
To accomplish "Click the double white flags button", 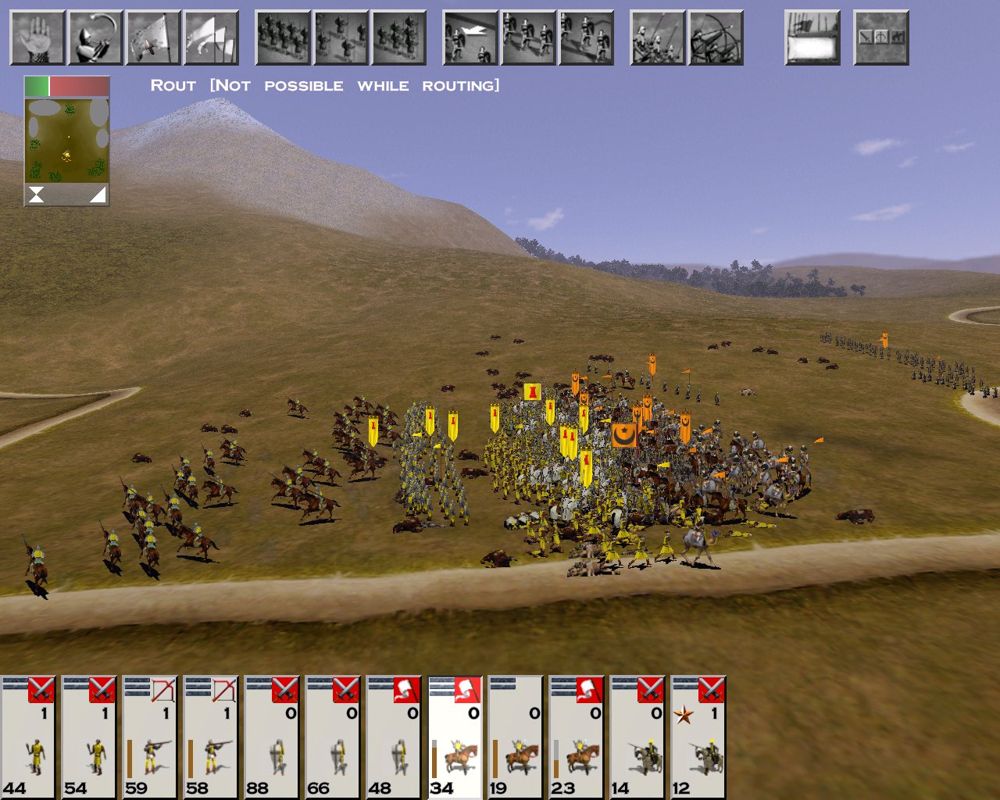I will tap(211, 37).
